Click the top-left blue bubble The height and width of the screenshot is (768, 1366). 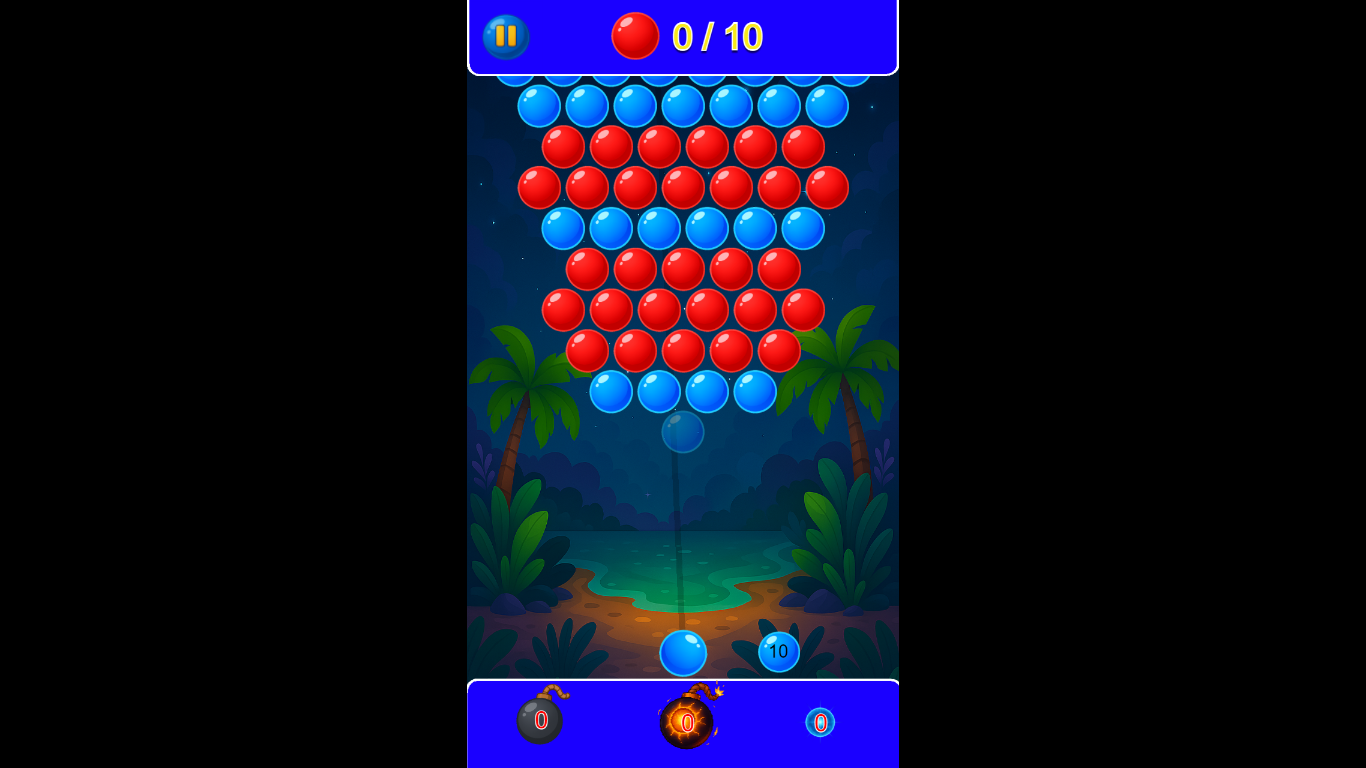point(538,107)
